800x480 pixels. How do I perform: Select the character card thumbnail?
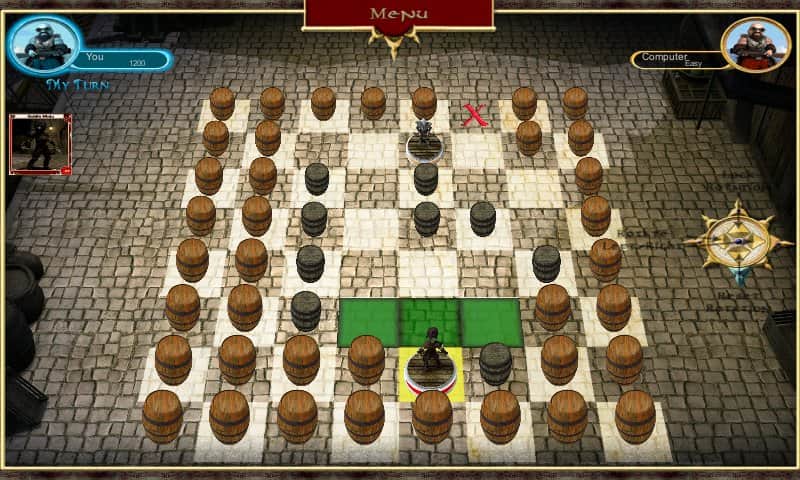tap(40, 144)
